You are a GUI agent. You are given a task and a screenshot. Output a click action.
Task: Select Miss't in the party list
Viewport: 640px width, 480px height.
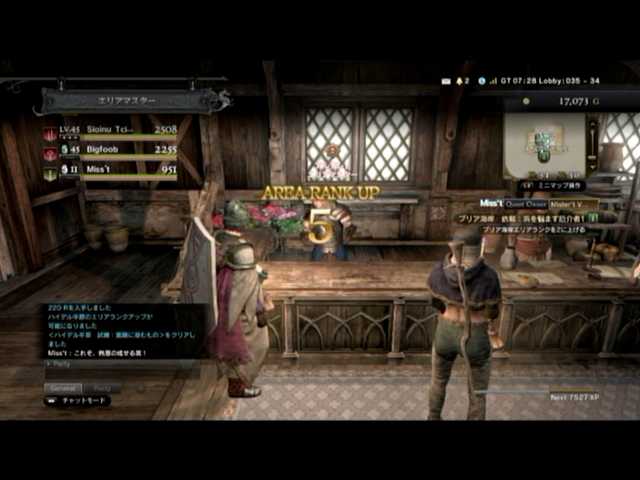coord(110,171)
